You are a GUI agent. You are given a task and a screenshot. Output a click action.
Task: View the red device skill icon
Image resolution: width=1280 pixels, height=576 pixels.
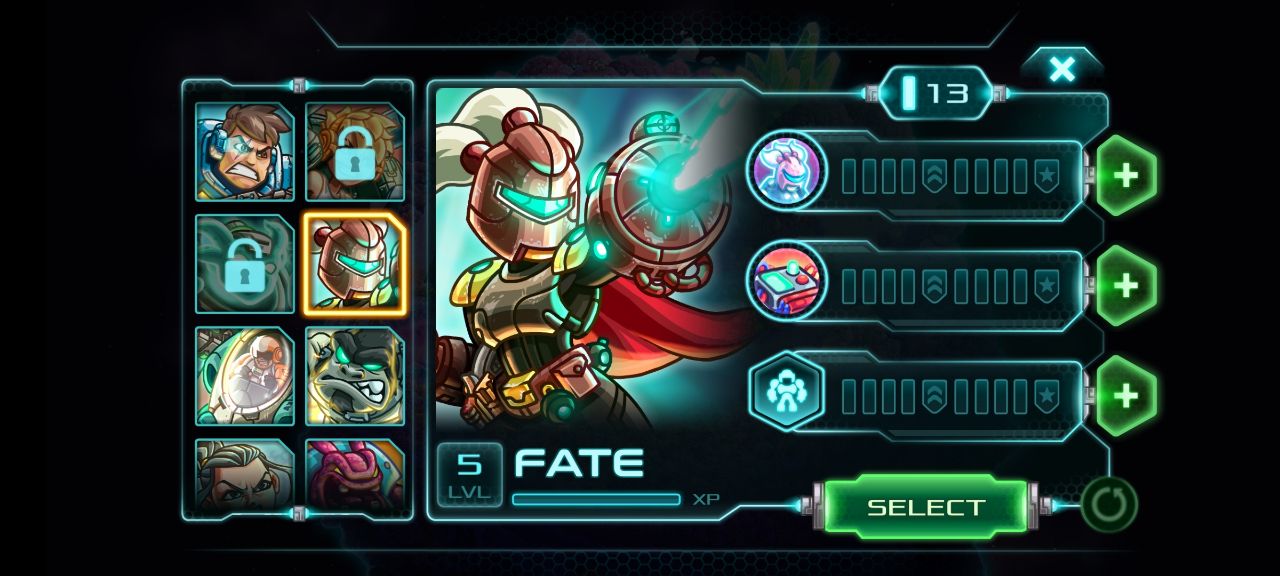(x=787, y=282)
